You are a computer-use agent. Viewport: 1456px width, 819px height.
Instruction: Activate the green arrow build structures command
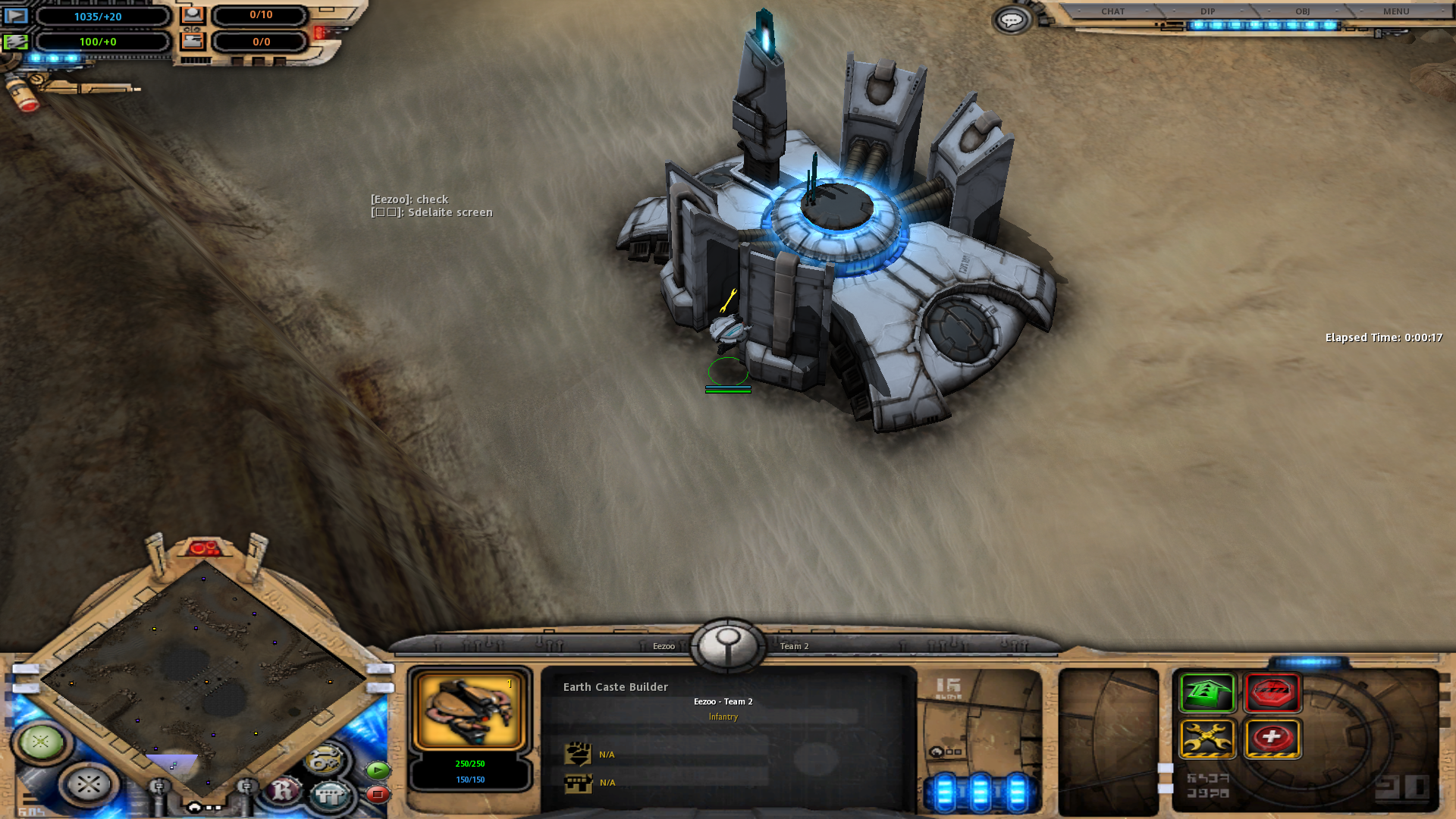tap(1207, 692)
